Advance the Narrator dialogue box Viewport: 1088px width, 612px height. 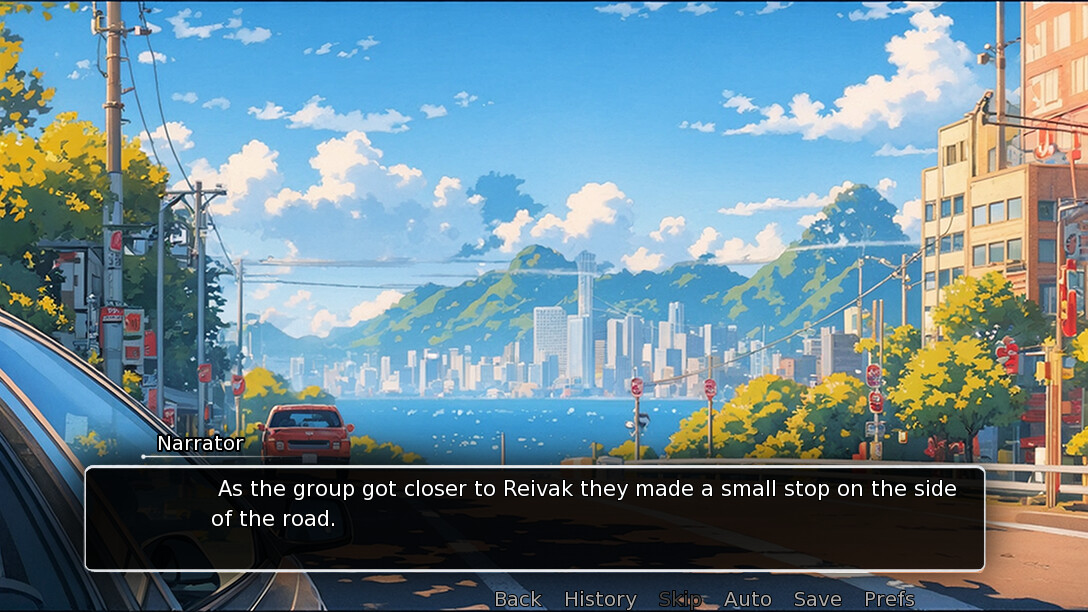[534, 518]
